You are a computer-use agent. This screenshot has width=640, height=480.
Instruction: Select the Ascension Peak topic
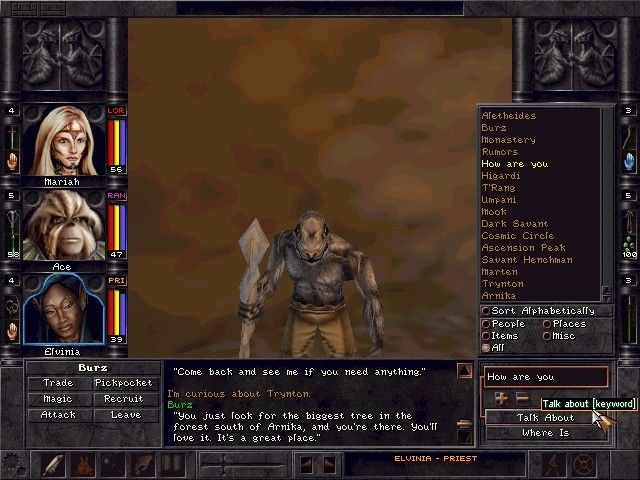[523, 248]
